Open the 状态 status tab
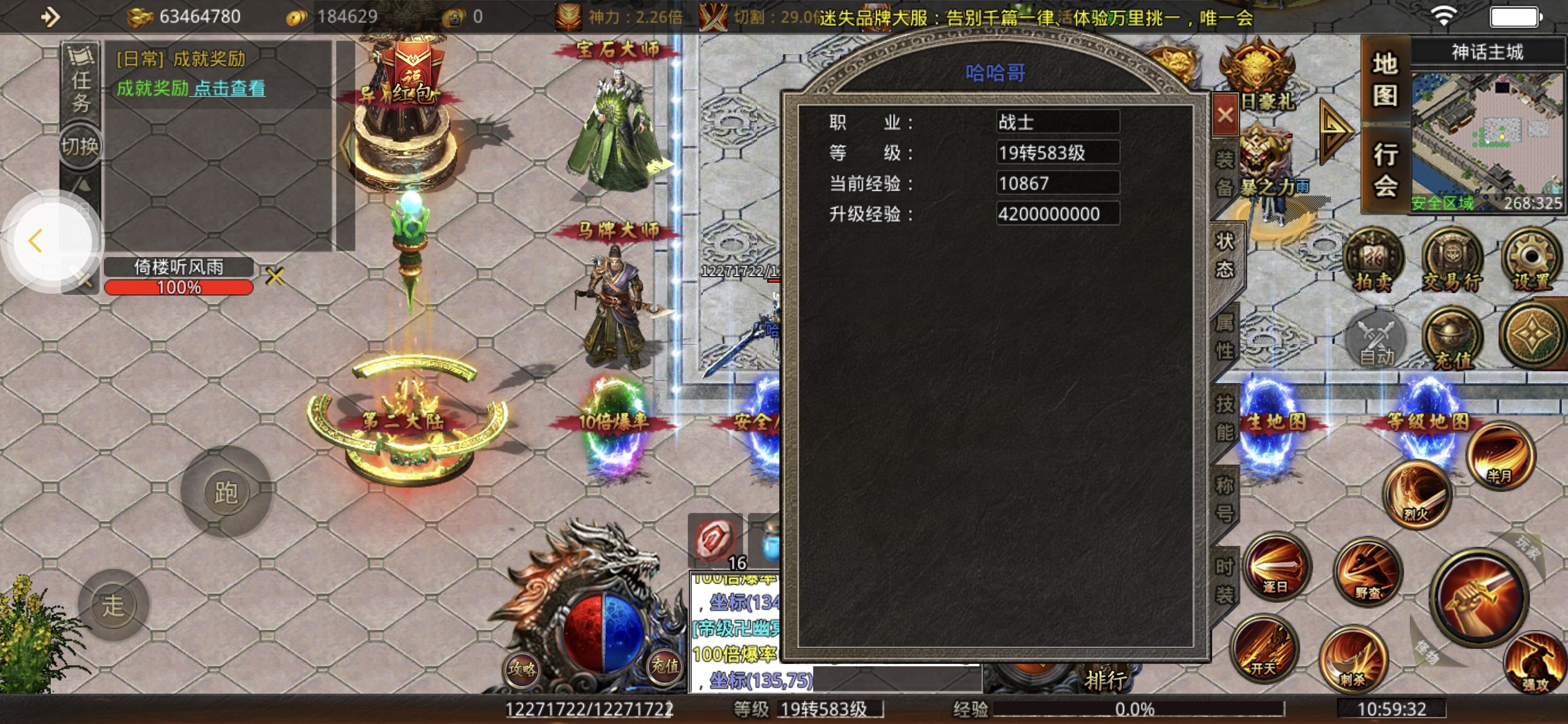 pos(1224,255)
